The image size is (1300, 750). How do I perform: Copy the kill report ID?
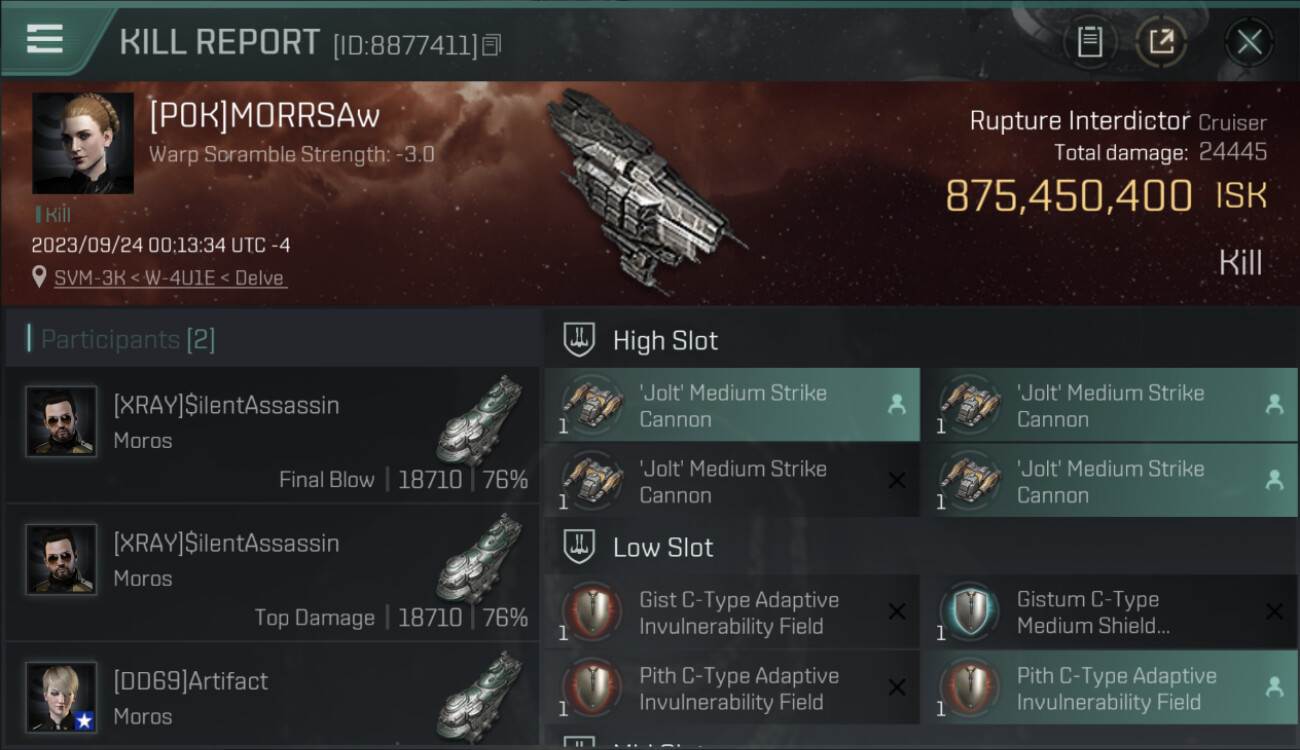tap(491, 45)
